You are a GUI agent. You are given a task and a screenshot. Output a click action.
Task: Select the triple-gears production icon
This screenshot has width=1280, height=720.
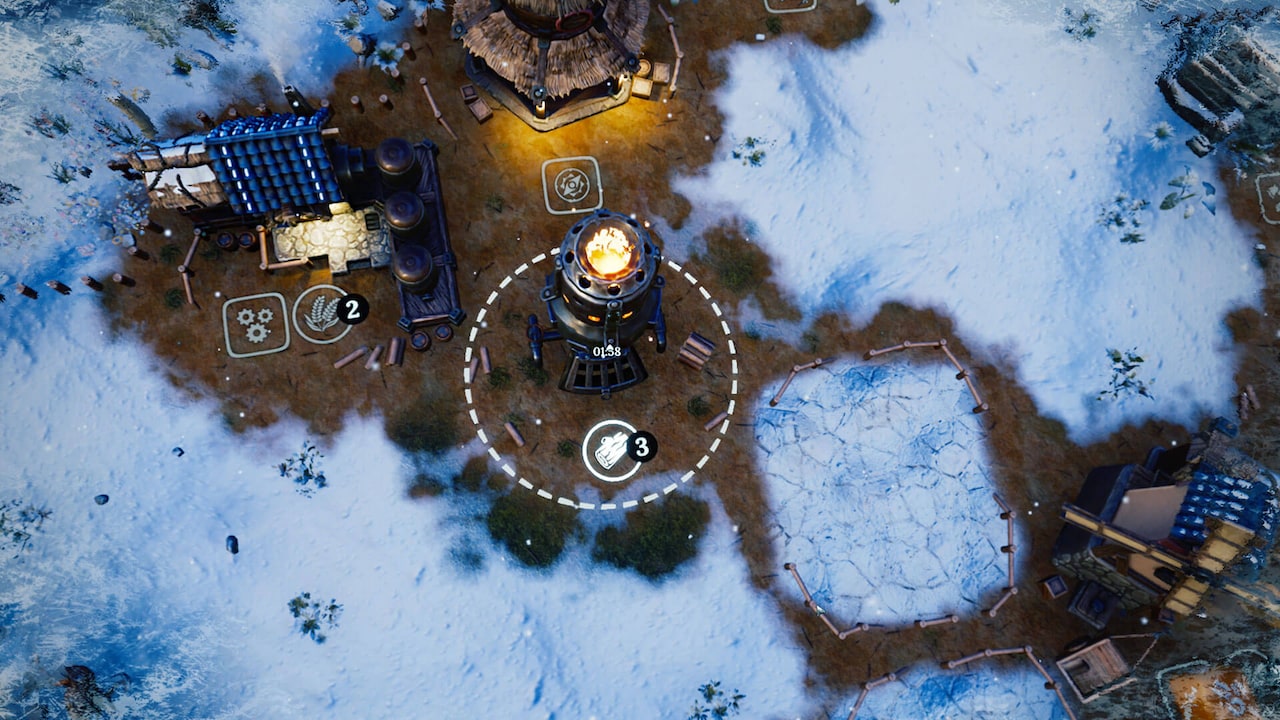point(252,320)
